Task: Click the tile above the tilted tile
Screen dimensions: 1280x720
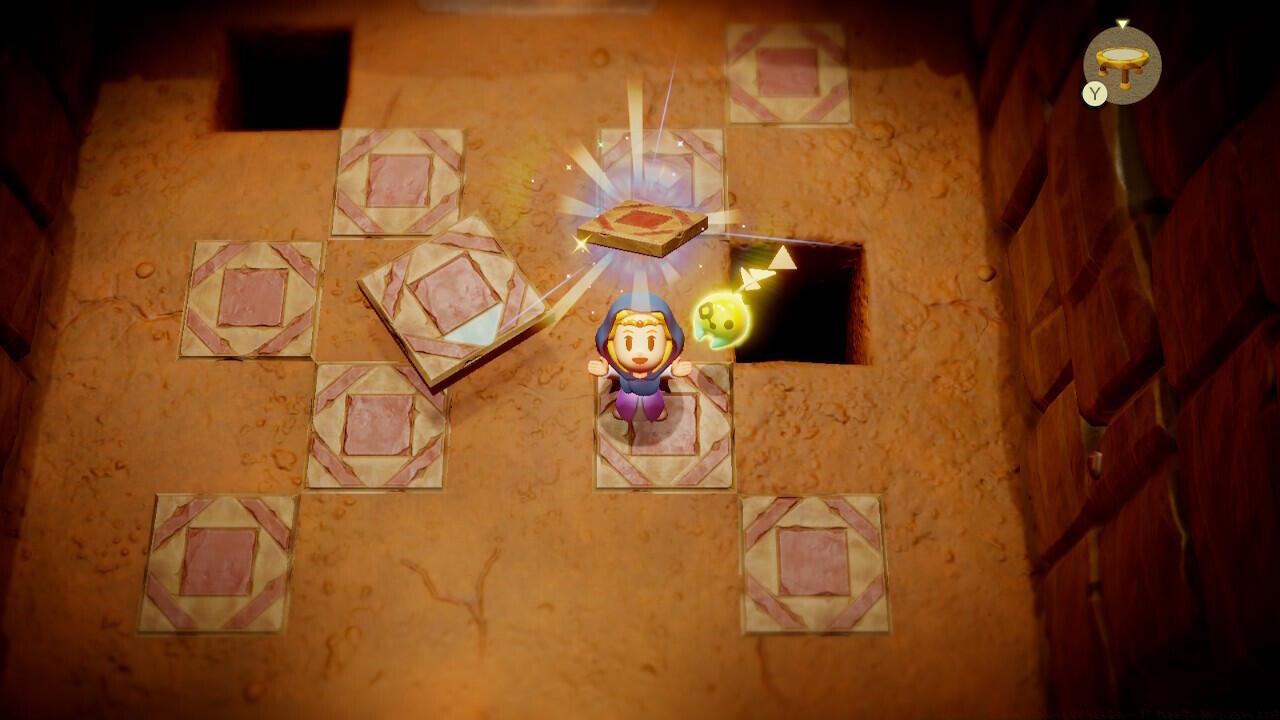Action: click(x=398, y=180)
